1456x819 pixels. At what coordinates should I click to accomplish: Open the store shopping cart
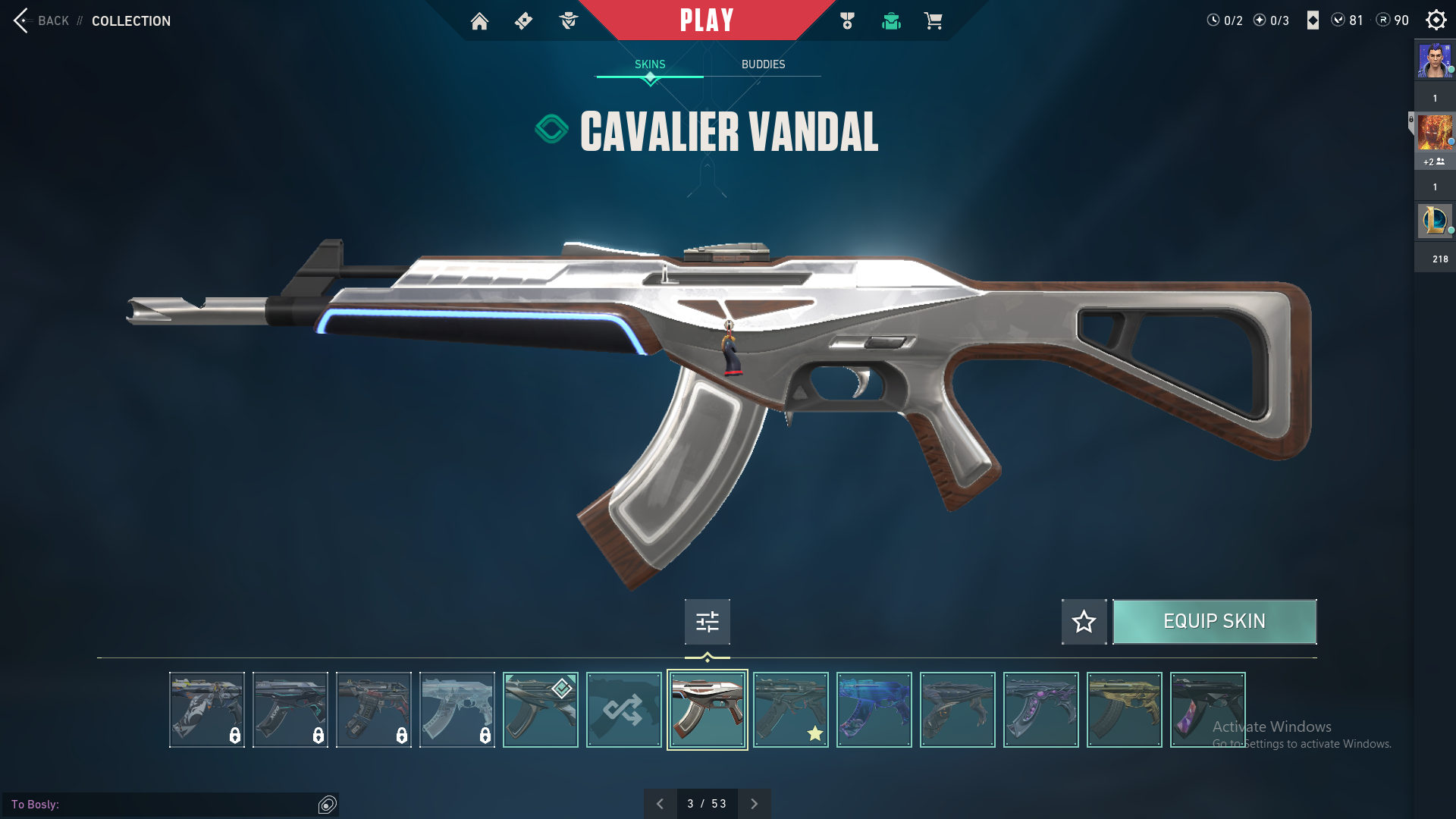[933, 21]
